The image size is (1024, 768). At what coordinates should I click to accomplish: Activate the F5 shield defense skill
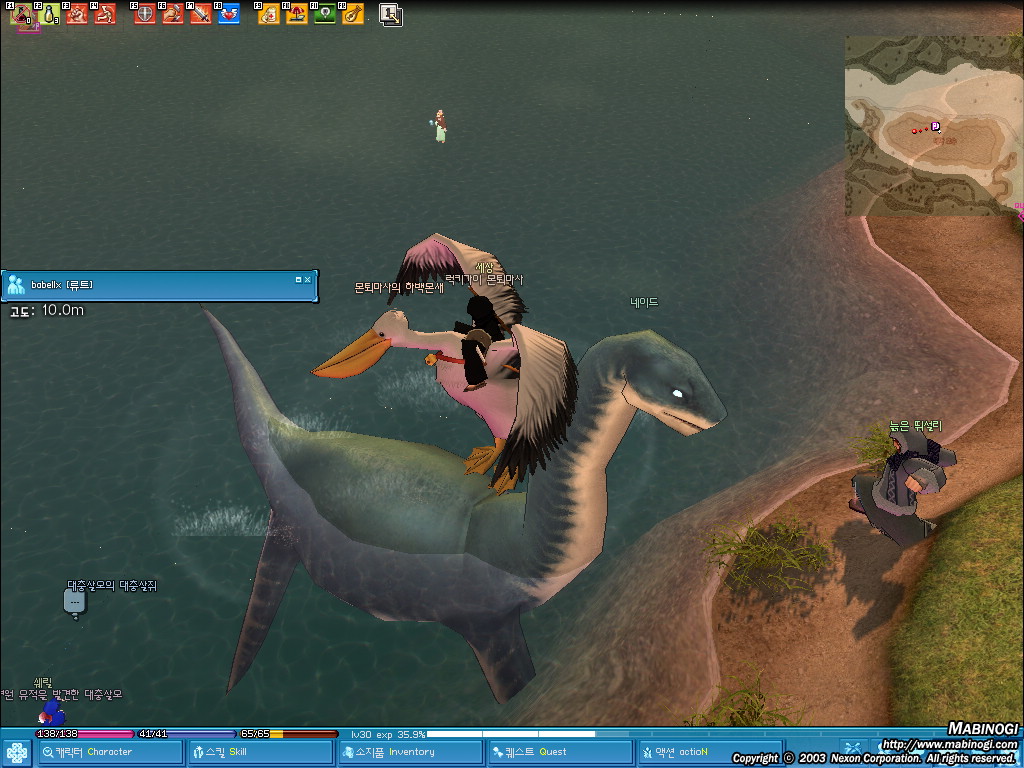145,14
